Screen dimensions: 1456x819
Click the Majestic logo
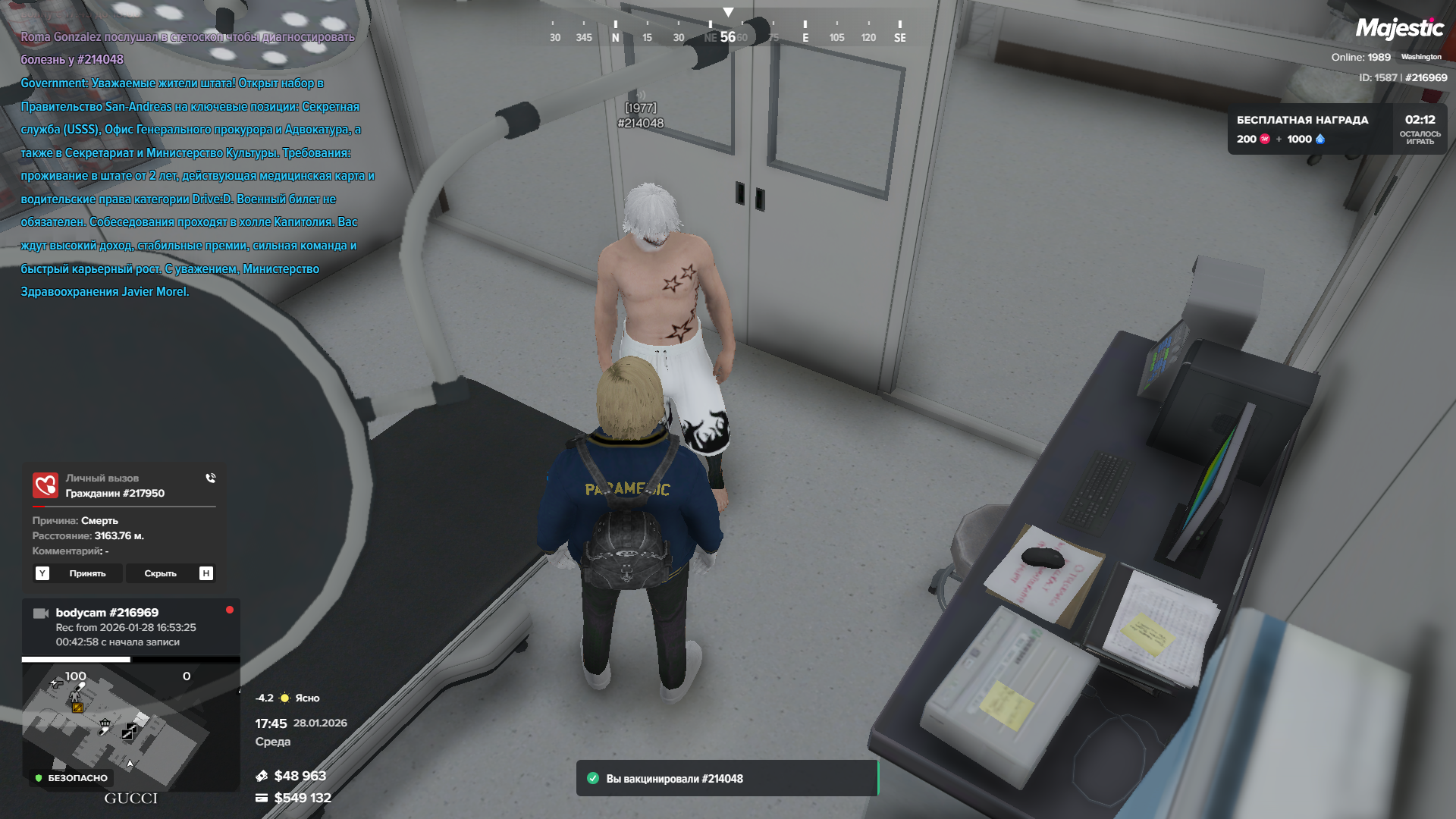tap(1399, 29)
